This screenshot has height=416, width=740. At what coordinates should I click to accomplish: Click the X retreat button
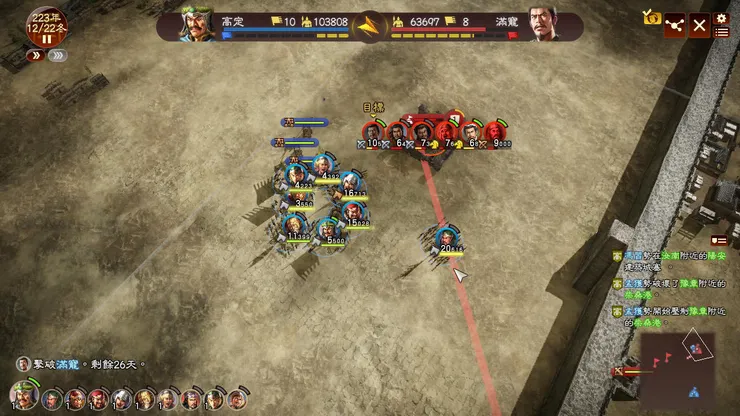click(699, 26)
